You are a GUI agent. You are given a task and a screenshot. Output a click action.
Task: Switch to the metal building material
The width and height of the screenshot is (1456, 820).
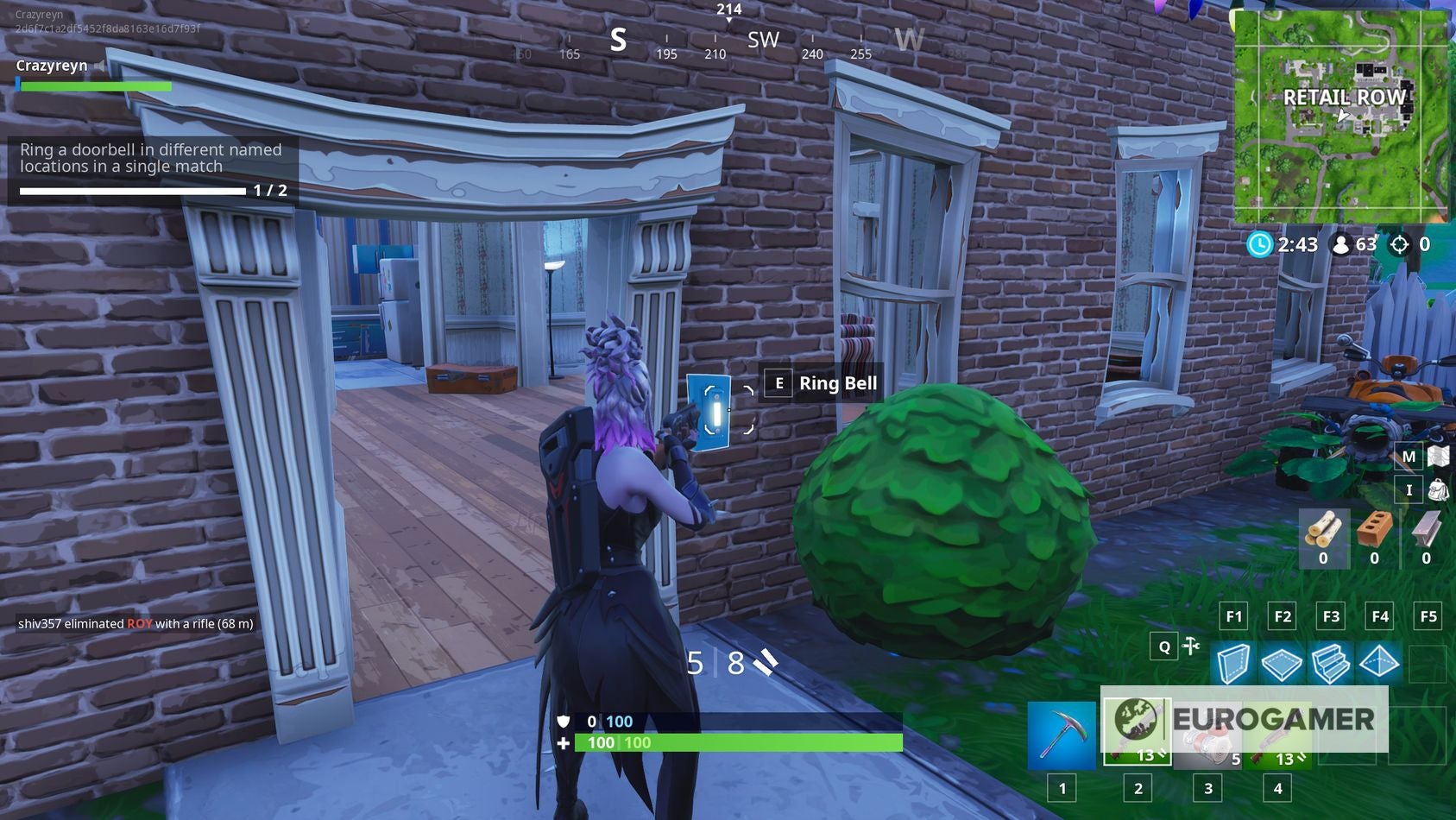tap(1426, 537)
